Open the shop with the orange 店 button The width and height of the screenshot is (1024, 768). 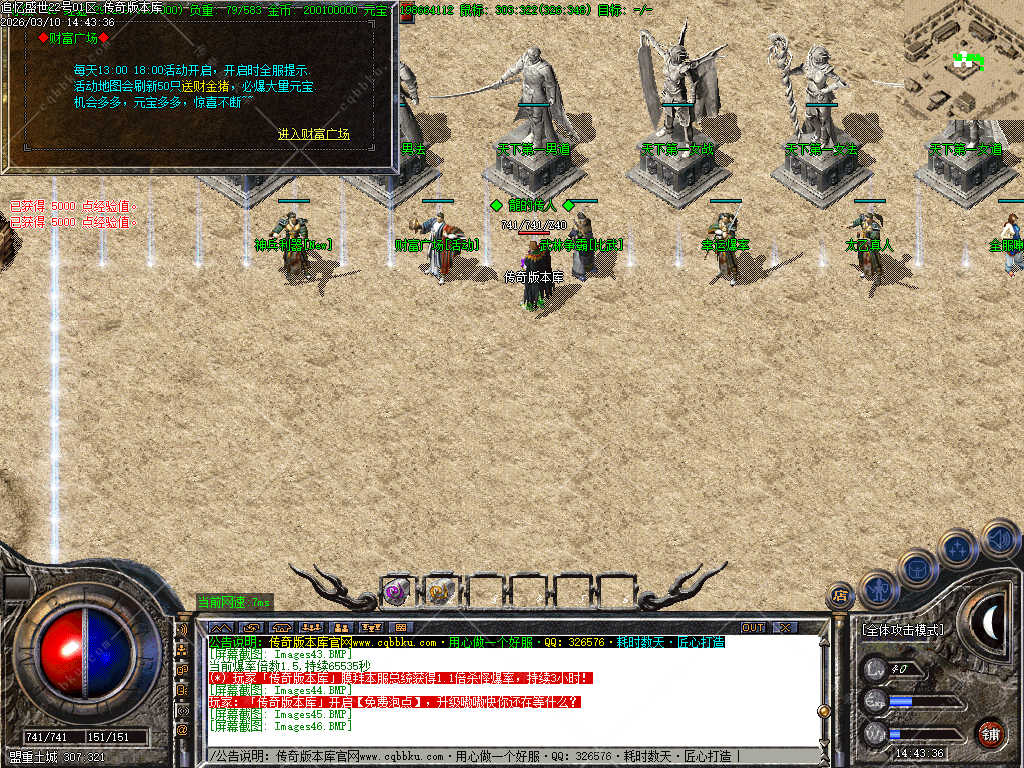[x=840, y=597]
